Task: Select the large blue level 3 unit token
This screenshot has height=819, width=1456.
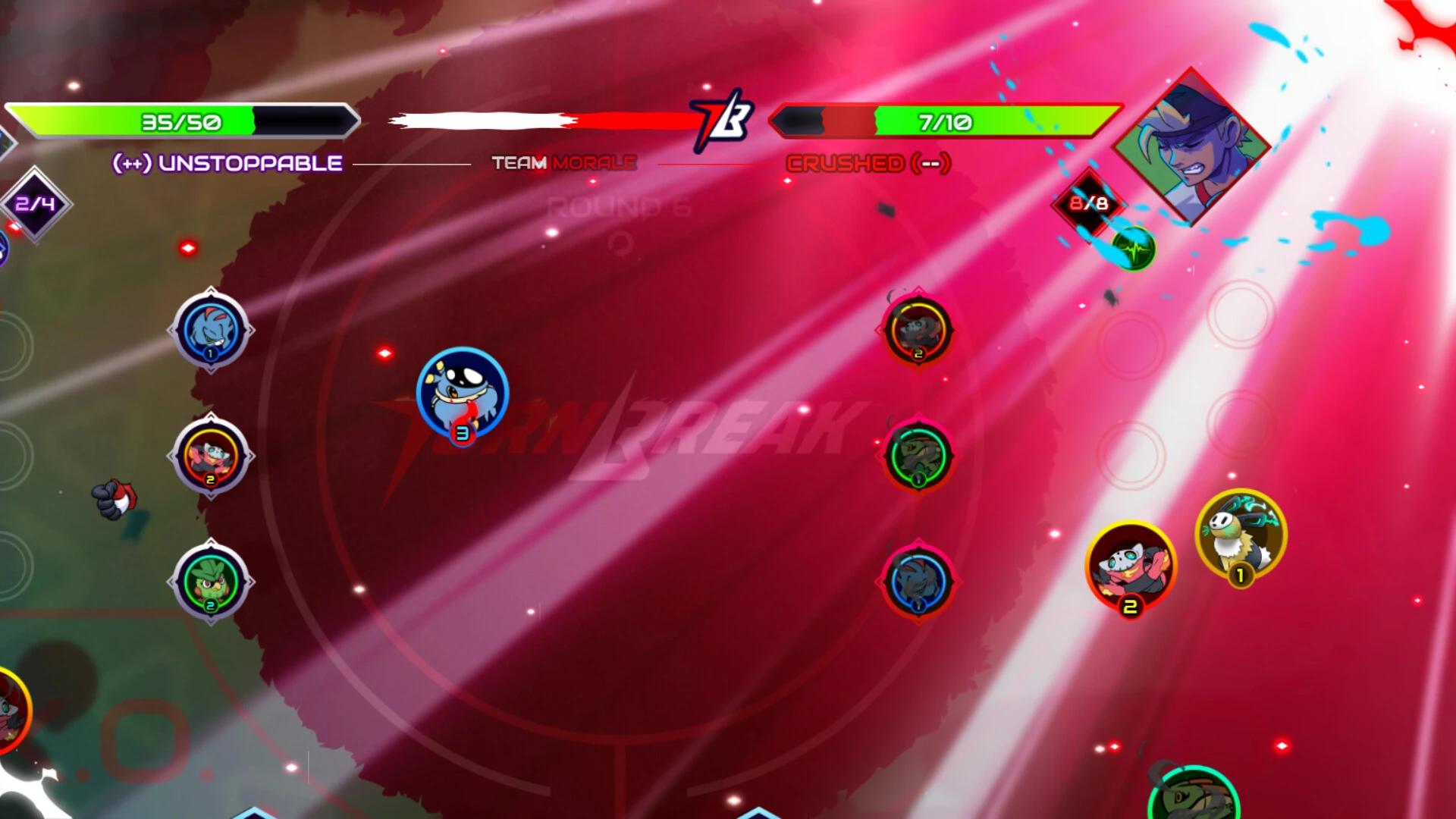Action: [x=462, y=394]
